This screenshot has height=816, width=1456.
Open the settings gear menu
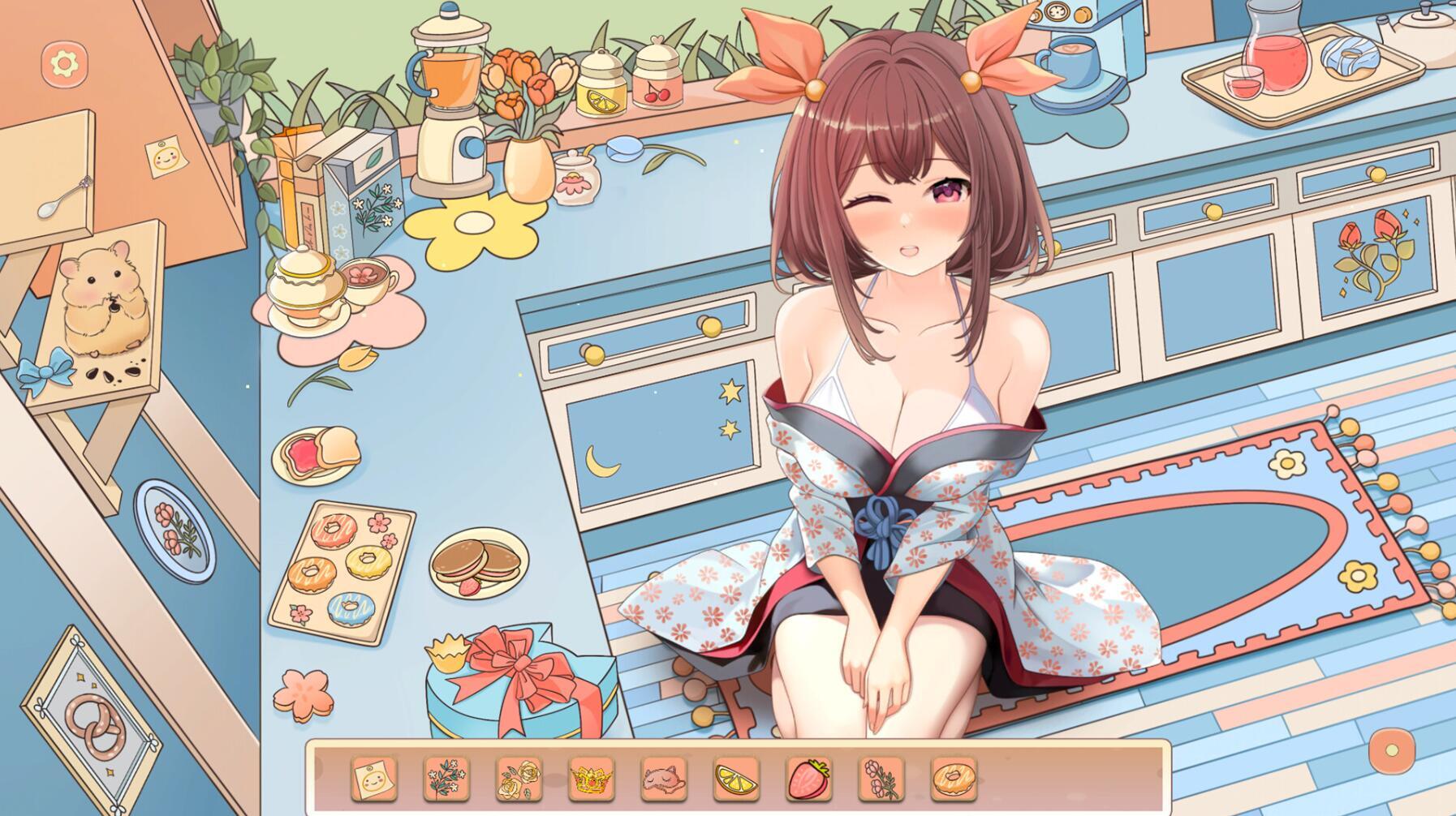pos(63,63)
